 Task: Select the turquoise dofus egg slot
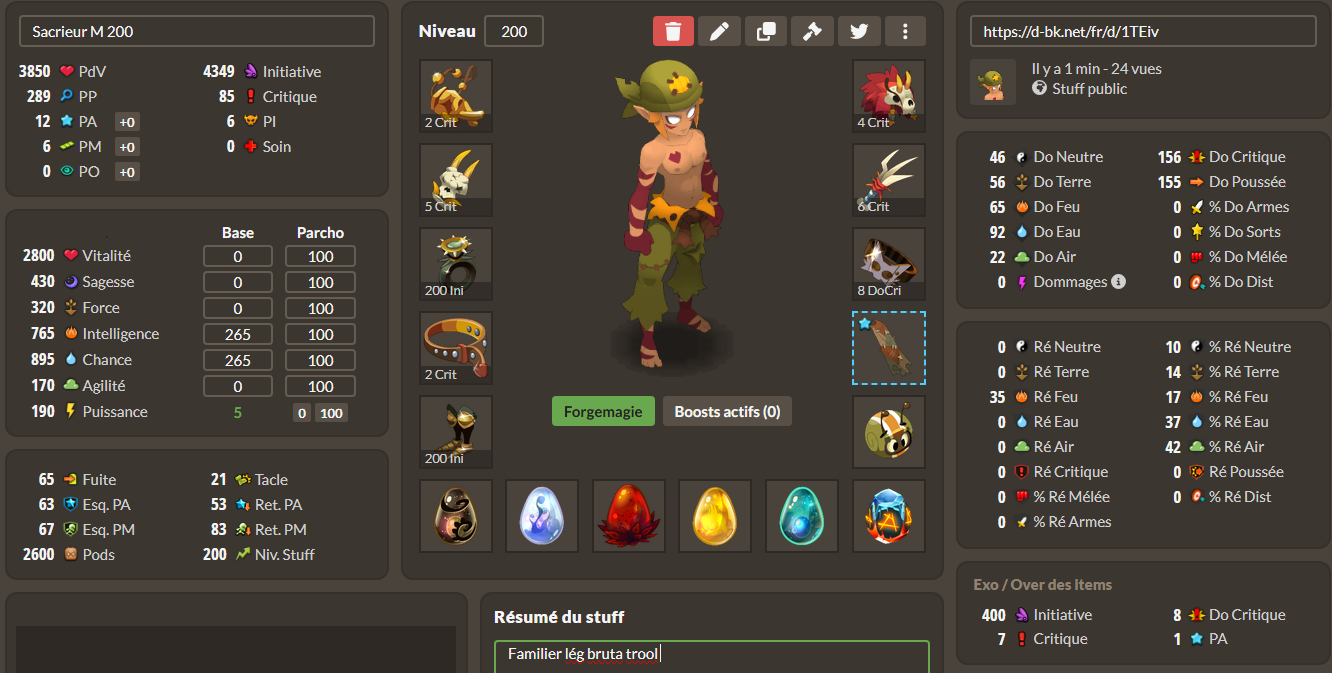[802, 516]
